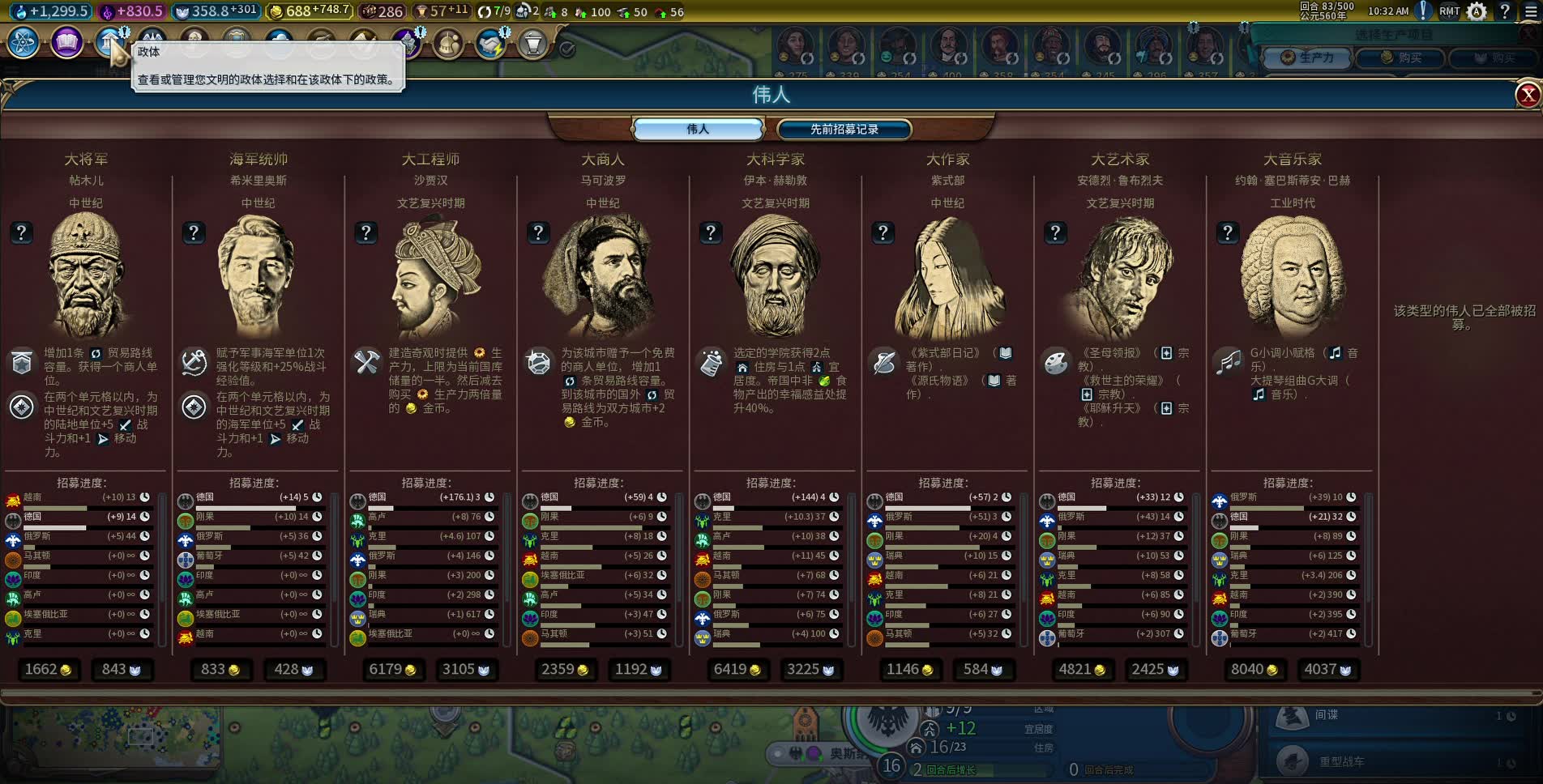Open the main menu hamburger button
The image size is (1543, 784).
[1531, 11]
